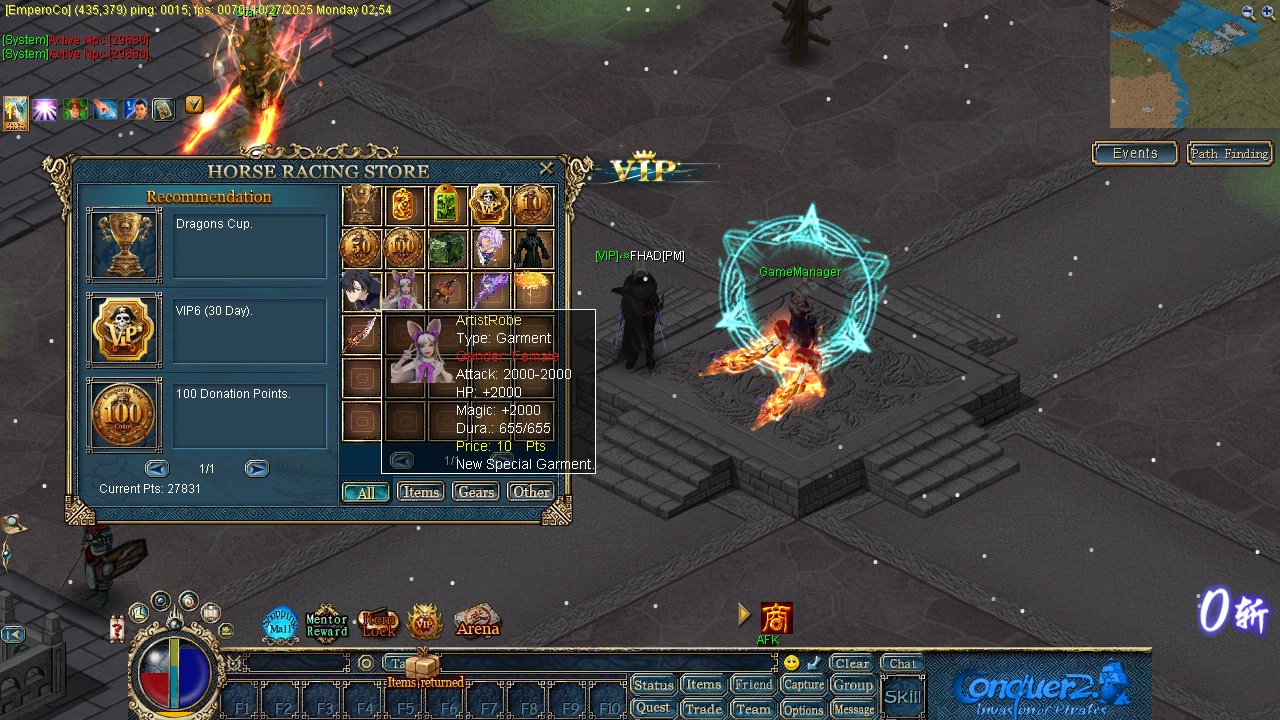The width and height of the screenshot is (1280, 720).
Task: Click the Path Finding button
Action: click(1229, 153)
